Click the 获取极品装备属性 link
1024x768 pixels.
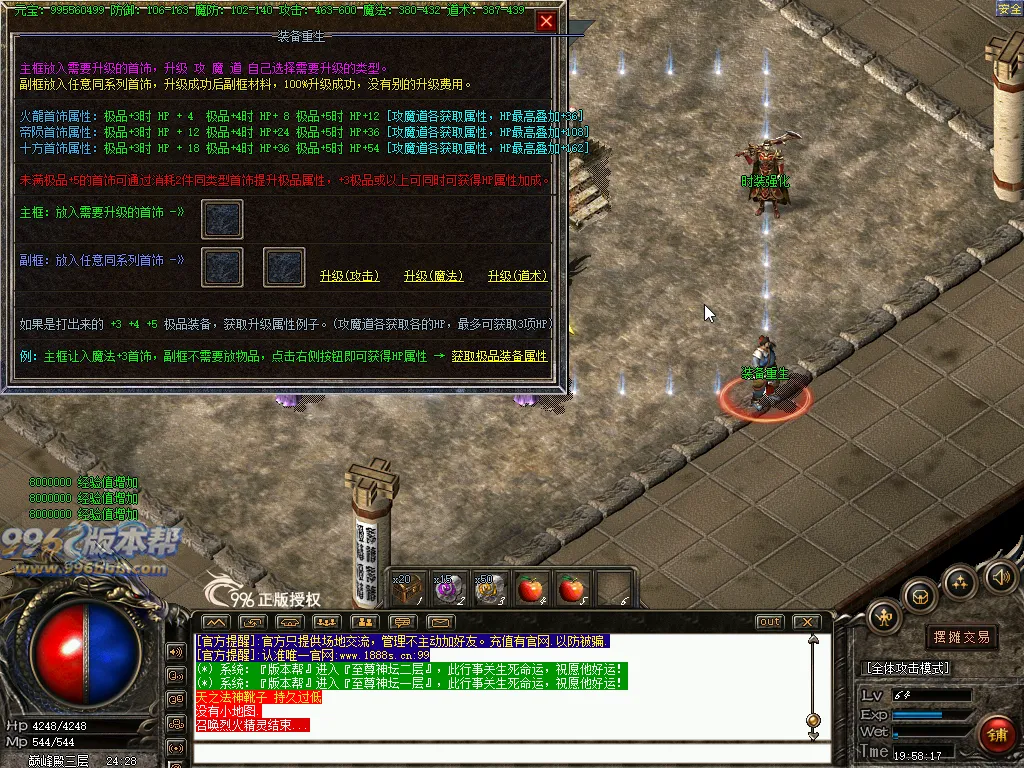(499, 356)
